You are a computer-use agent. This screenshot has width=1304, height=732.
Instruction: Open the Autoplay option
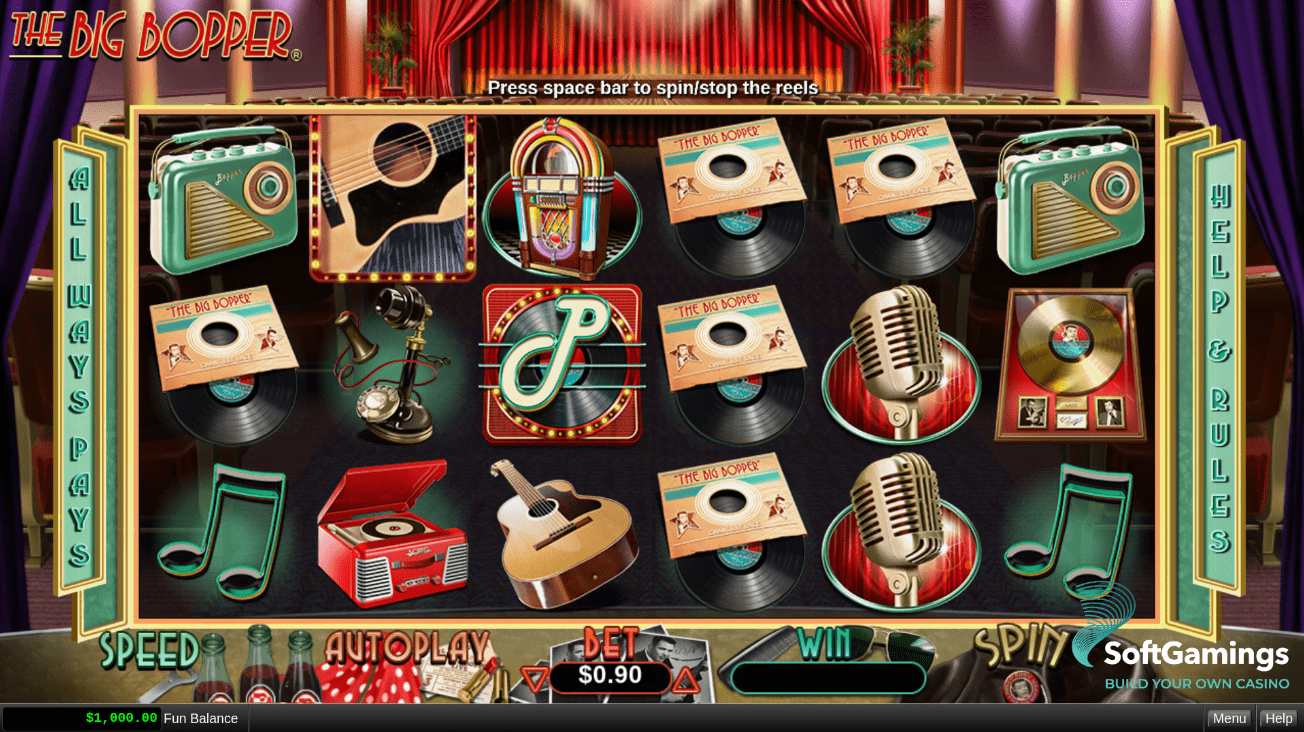pos(407,649)
